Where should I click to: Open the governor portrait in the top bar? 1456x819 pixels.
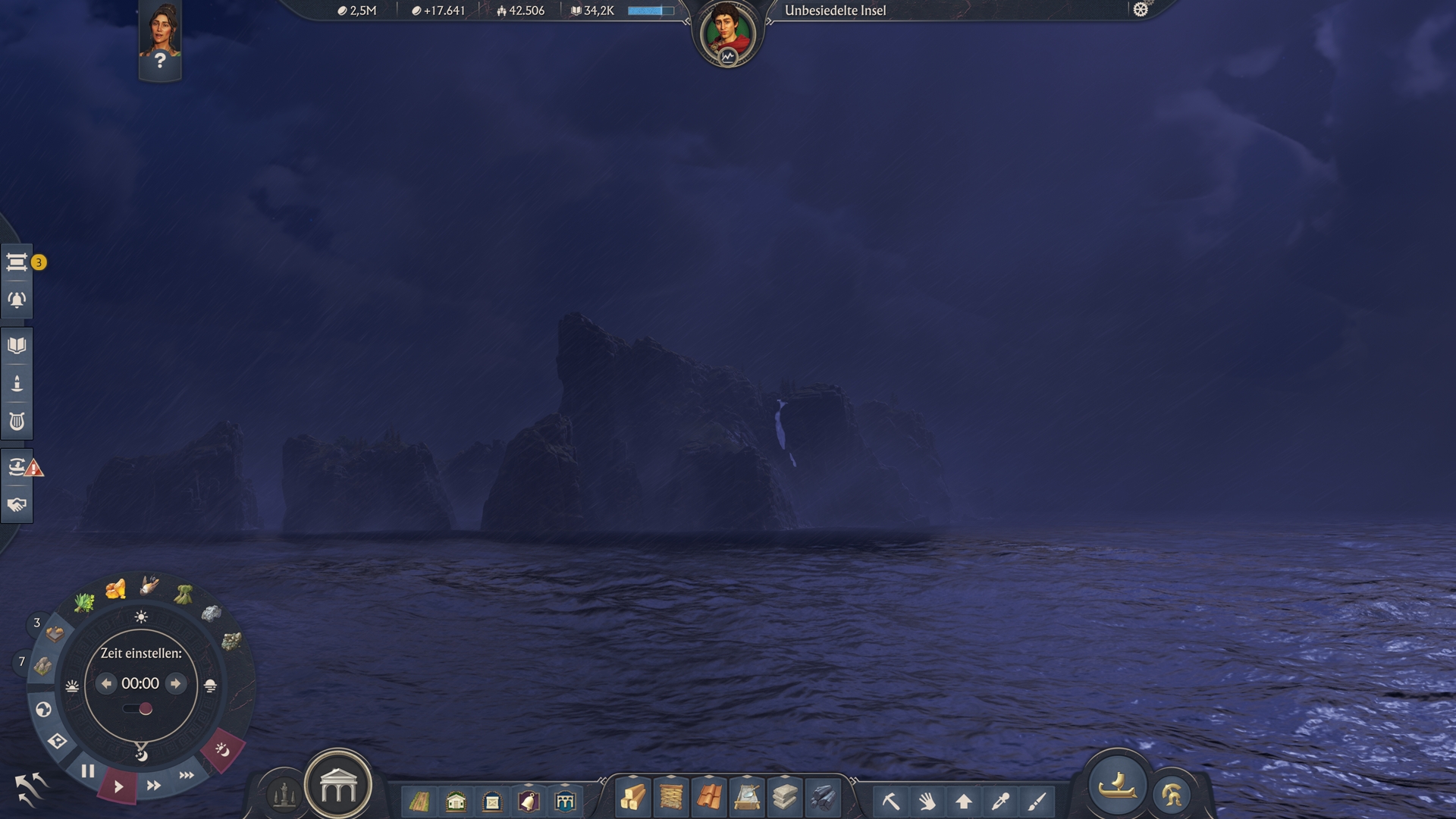tap(727, 33)
